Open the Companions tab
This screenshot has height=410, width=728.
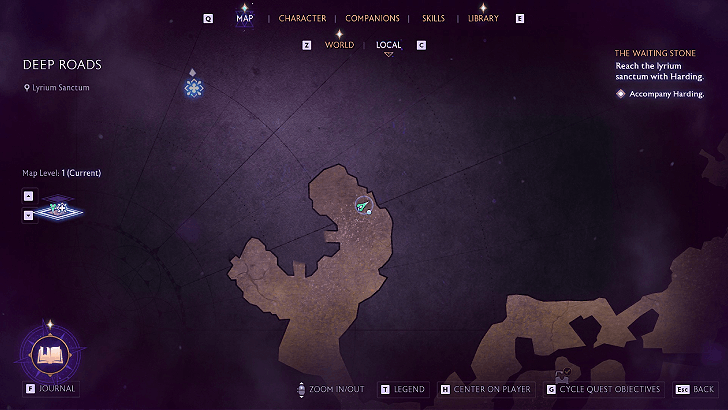point(372,18)
